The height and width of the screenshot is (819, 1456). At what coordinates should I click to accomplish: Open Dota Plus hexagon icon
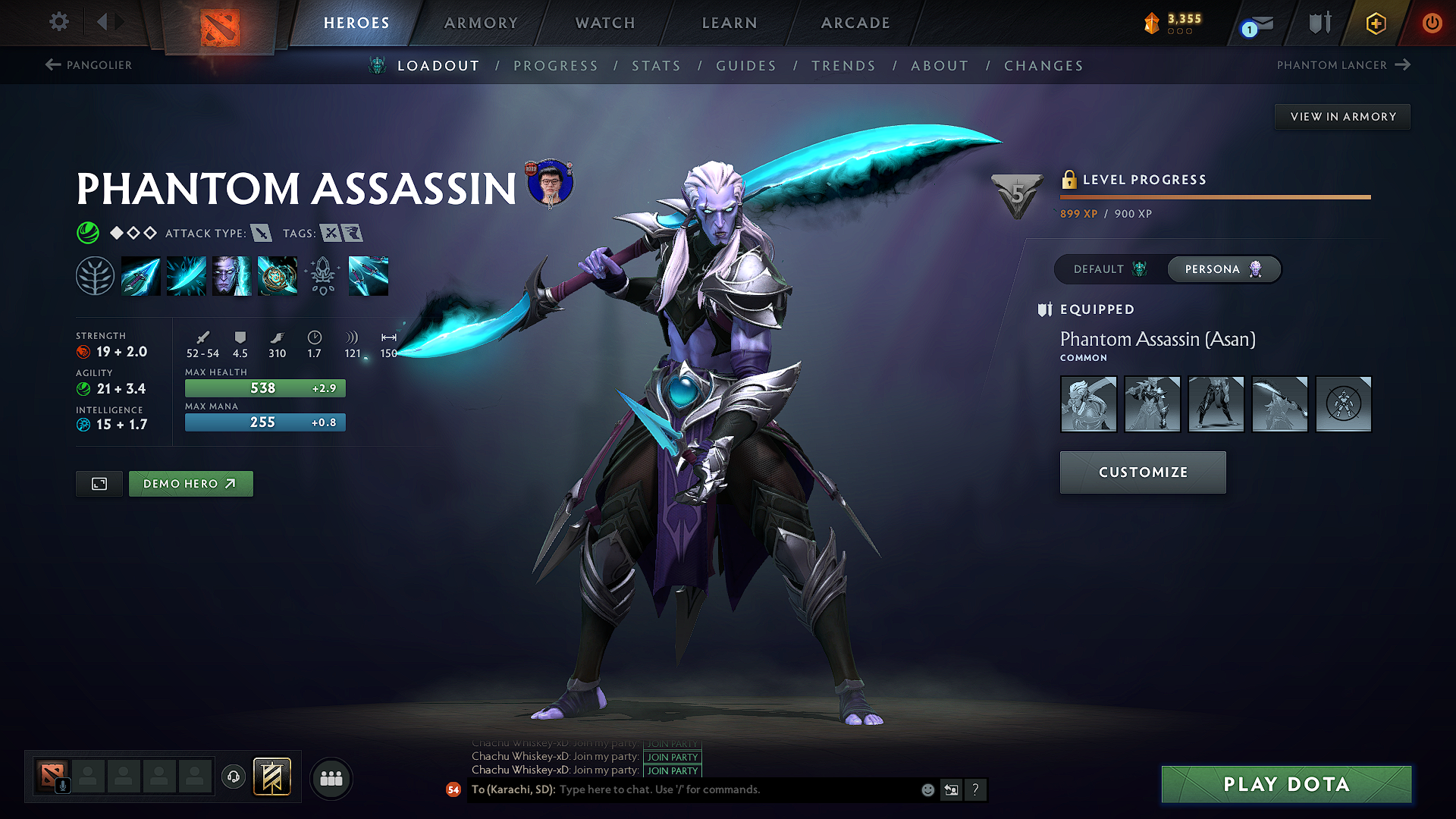pos(1375,23)
